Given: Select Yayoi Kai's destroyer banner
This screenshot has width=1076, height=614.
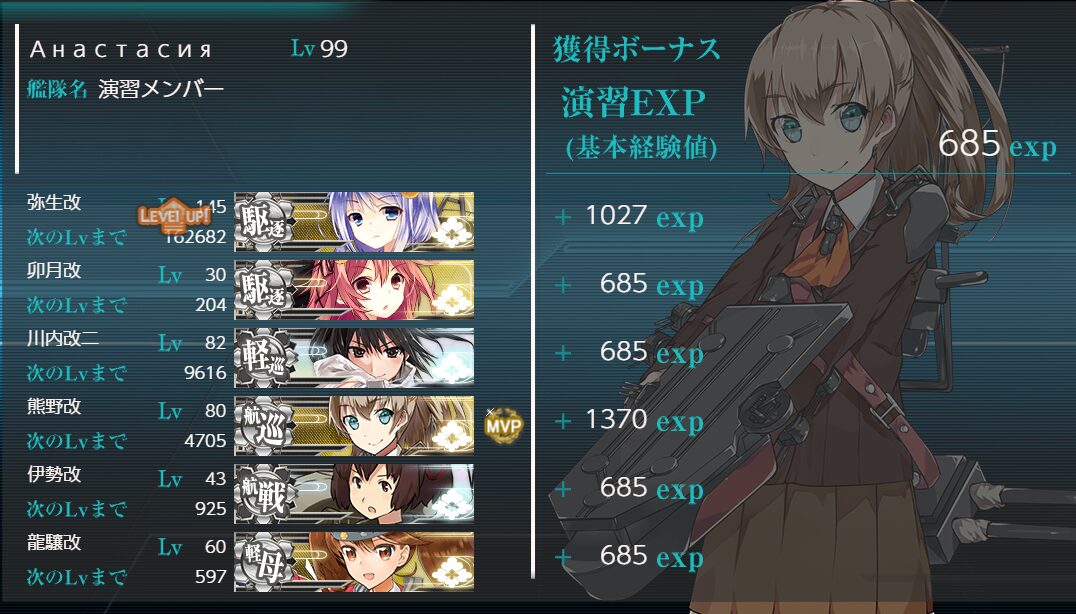Looking at the screenshot, I should (354, 221).
